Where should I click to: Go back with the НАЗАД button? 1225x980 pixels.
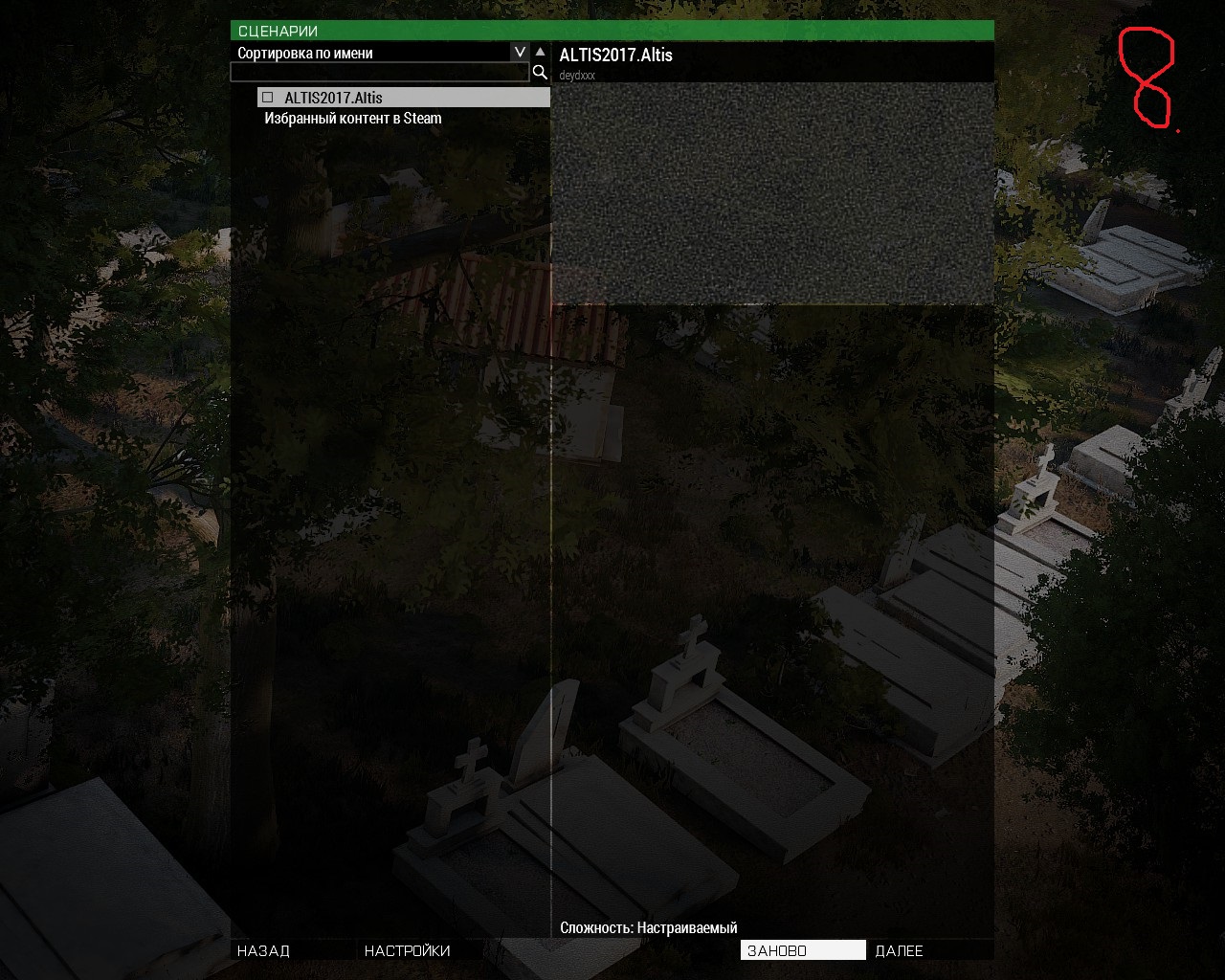coord(264,950)
